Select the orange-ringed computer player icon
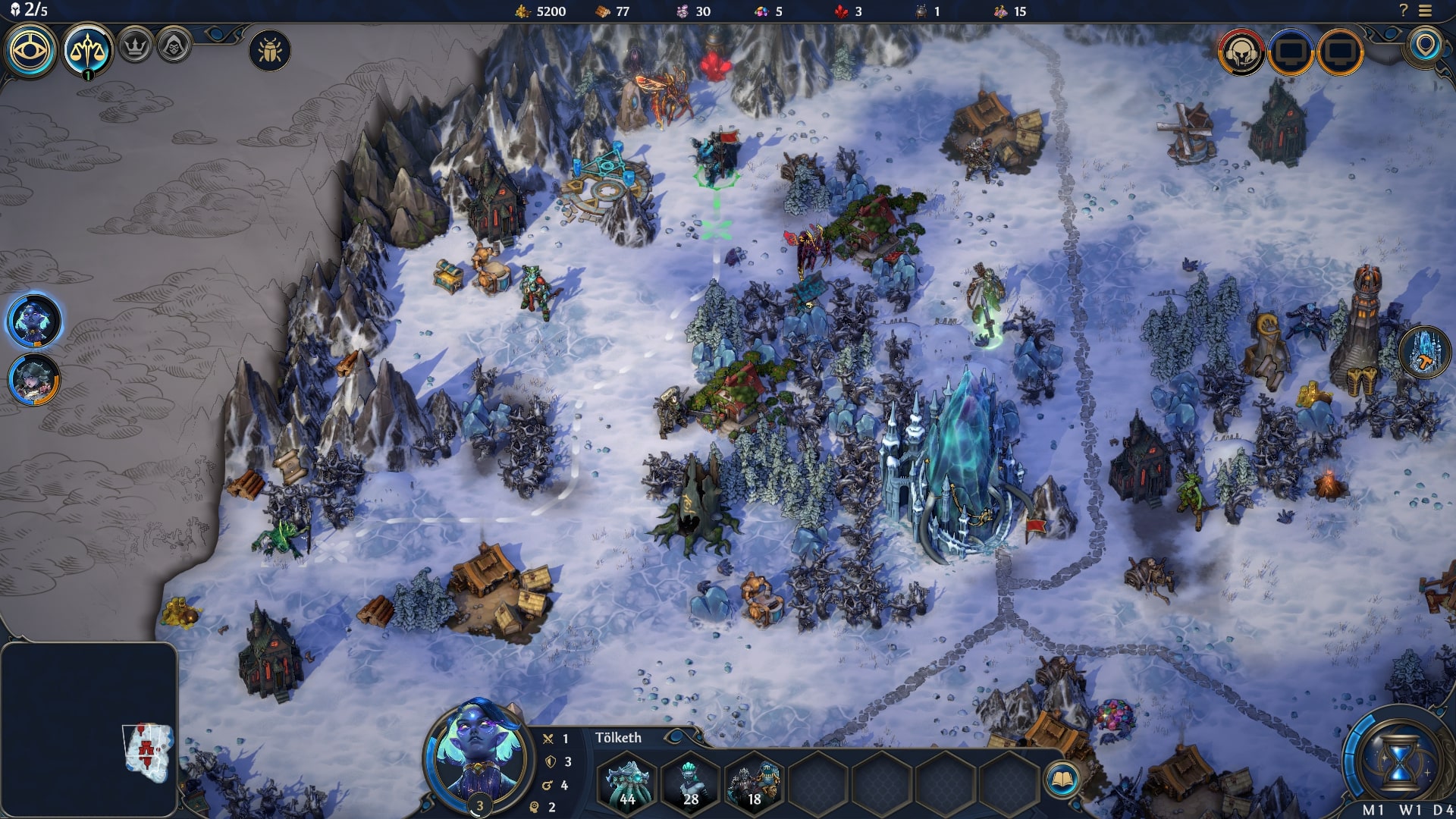 (1341, 52)
